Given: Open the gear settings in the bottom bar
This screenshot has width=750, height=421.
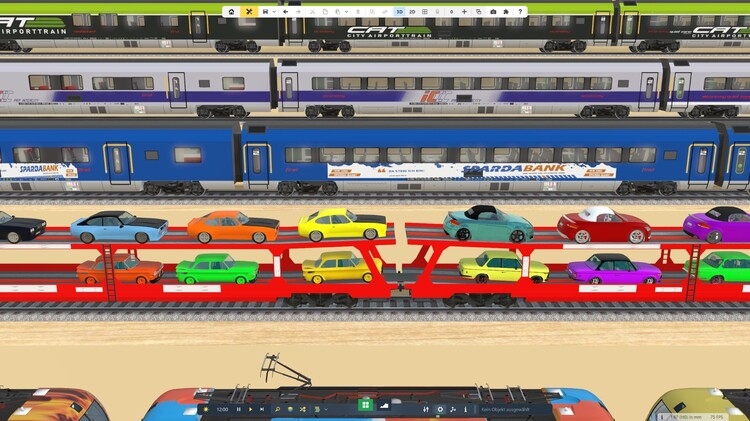Looking at the screenshot, I should click(x=440, y=409).
